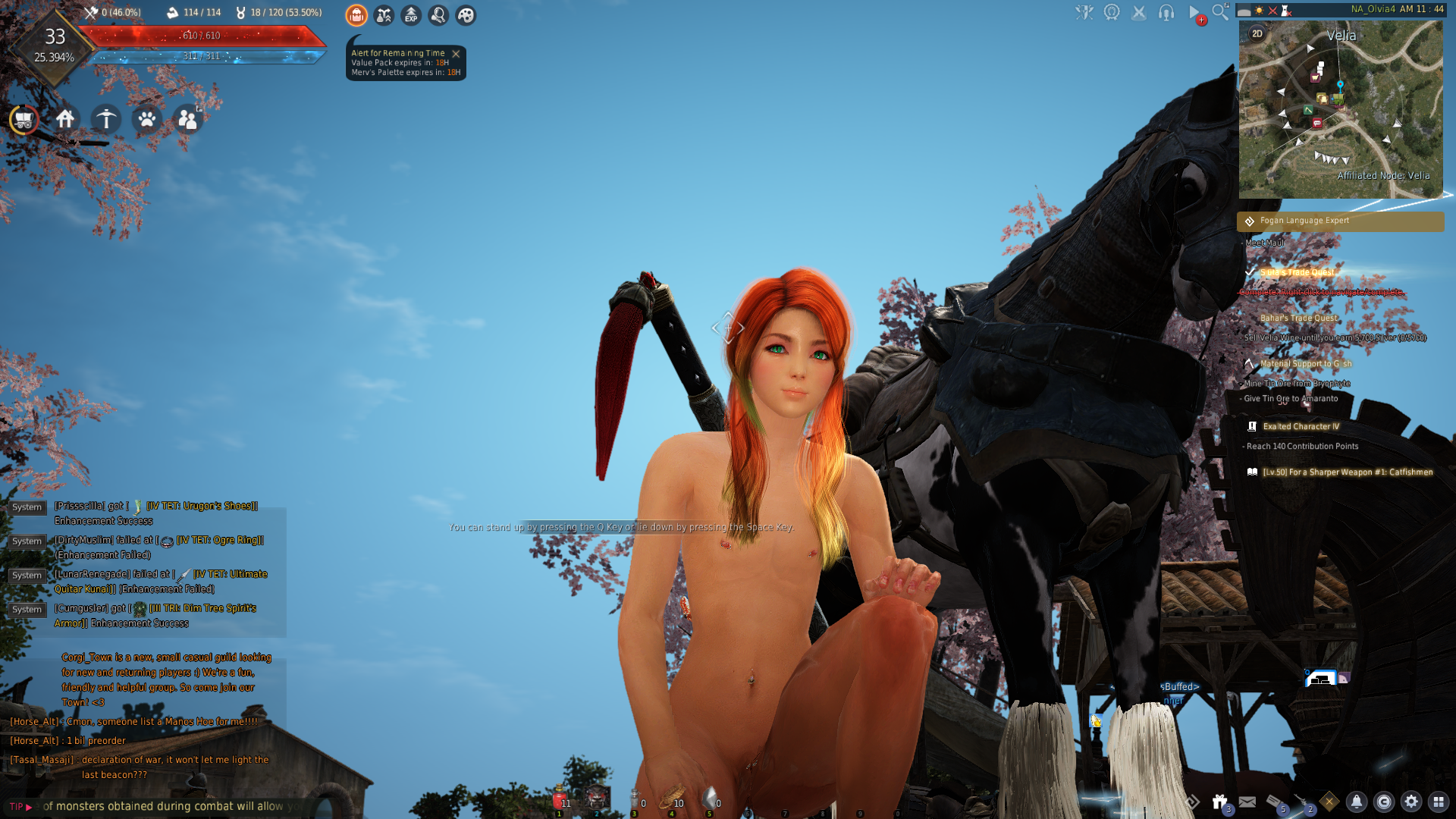1456x819 pixels.
Task: Check mail via the envelope icon
Action: [1247, 802]
